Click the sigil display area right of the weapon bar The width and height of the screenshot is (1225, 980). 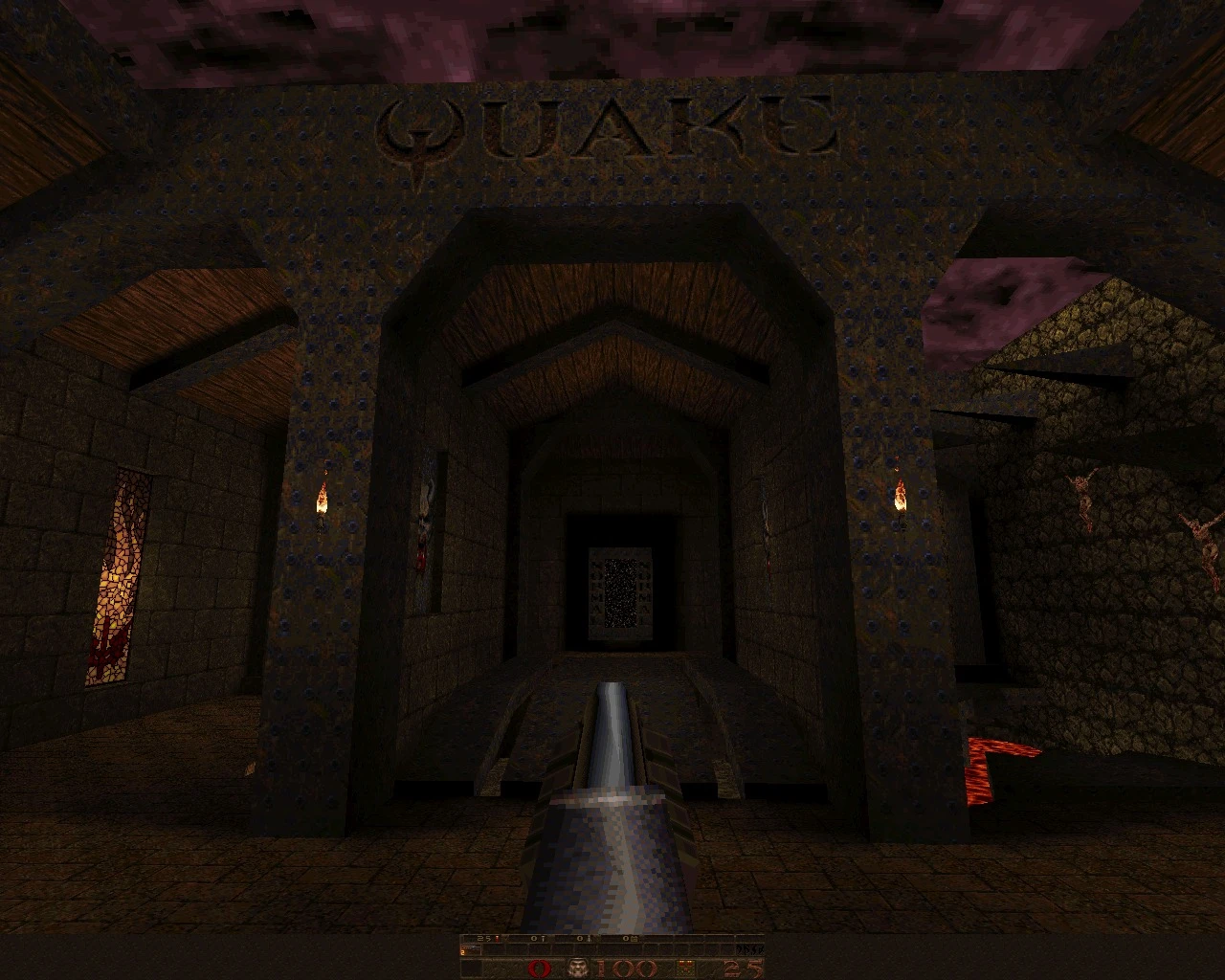751,949
